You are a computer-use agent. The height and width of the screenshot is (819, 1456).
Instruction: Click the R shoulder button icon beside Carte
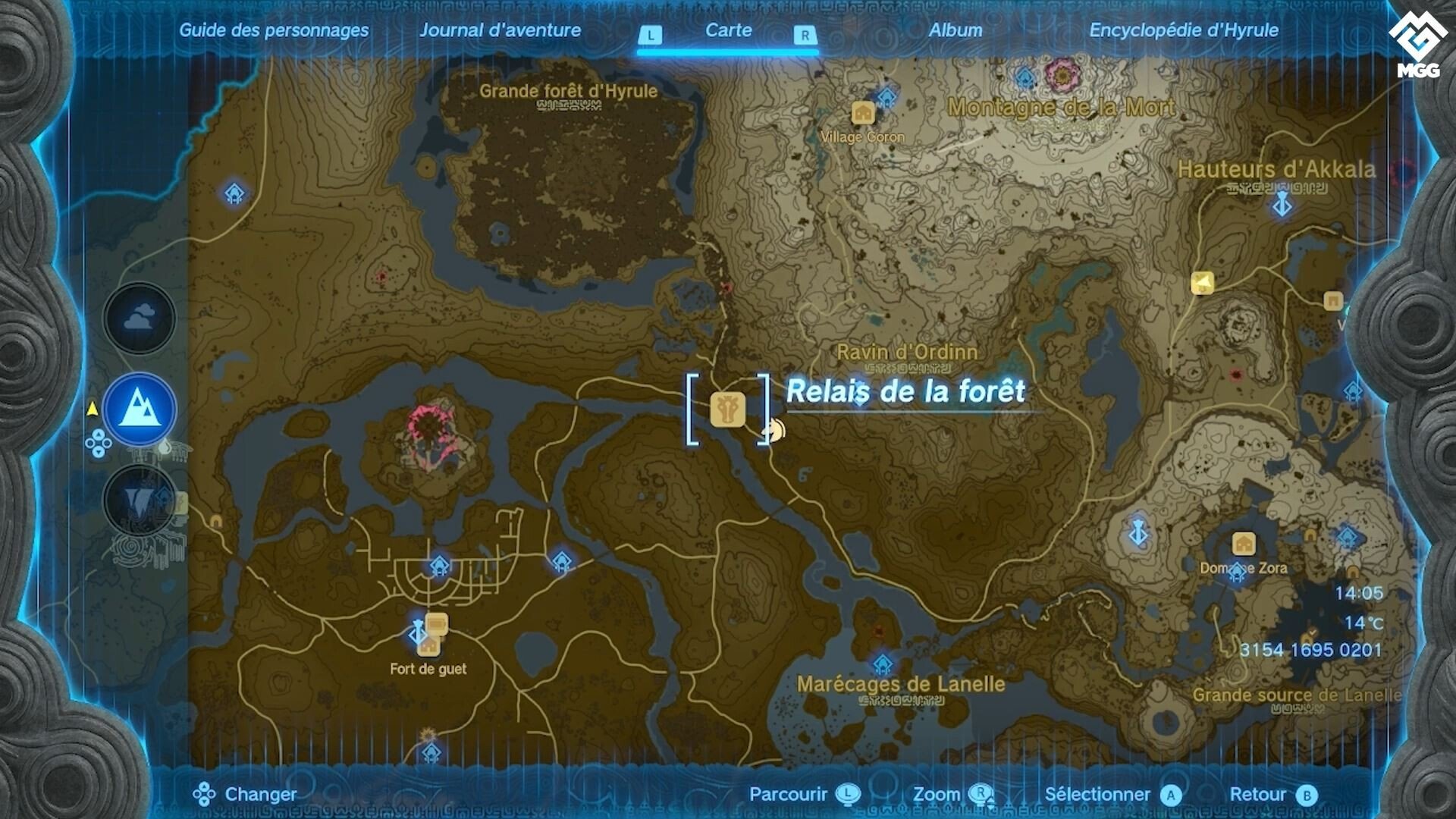click(805, 33)
